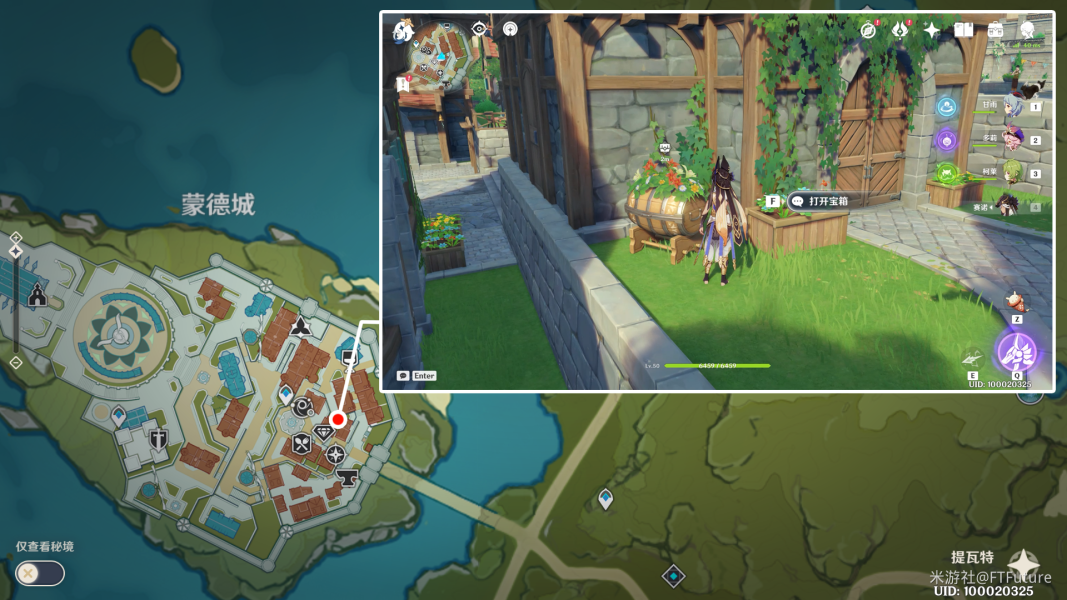1067x600 pixels.
Task: Open the Wish star icon
Action: [932, 30]
